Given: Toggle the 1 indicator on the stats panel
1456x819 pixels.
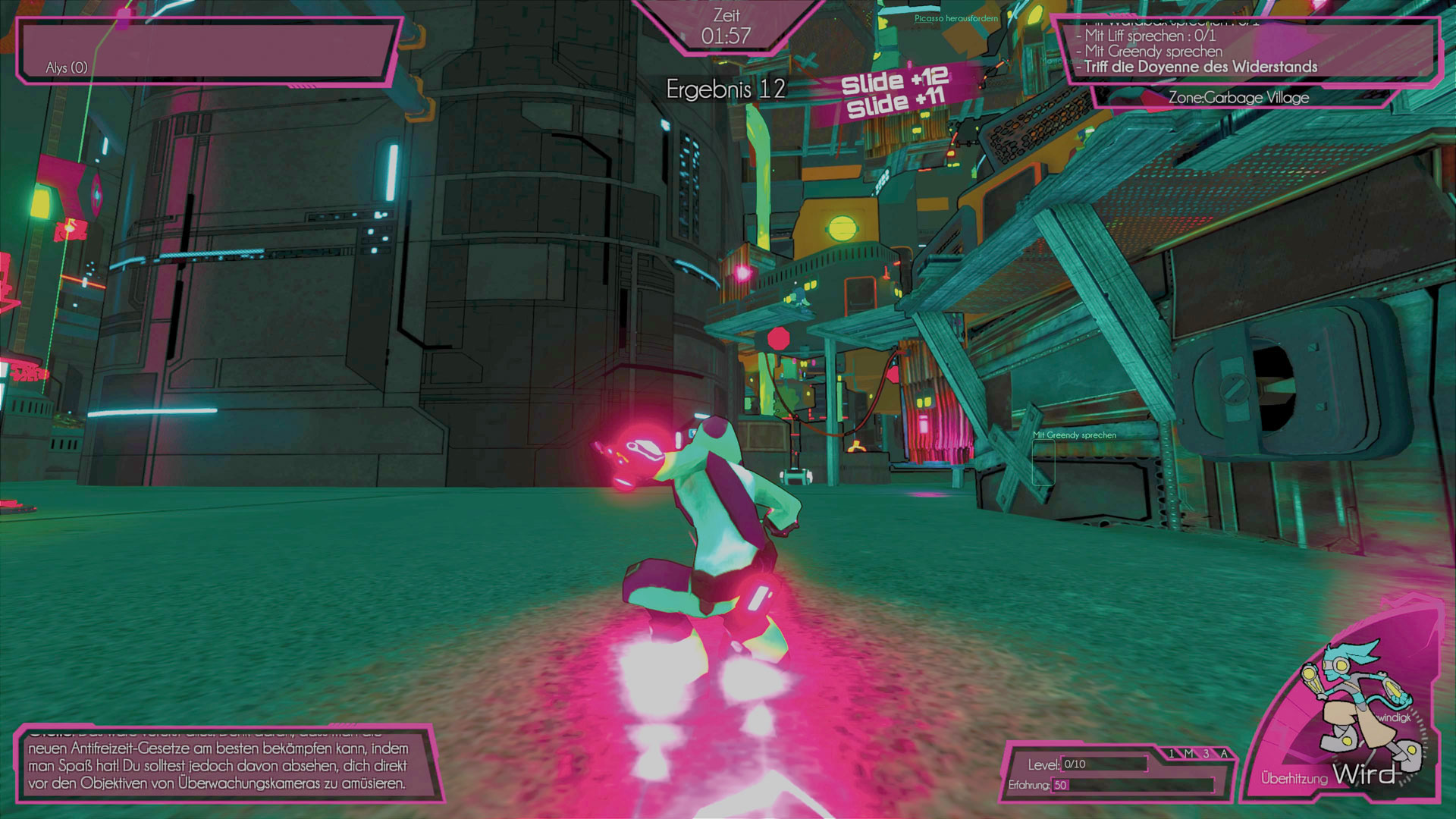Looking at the screenshot, I should [1171, 753].
